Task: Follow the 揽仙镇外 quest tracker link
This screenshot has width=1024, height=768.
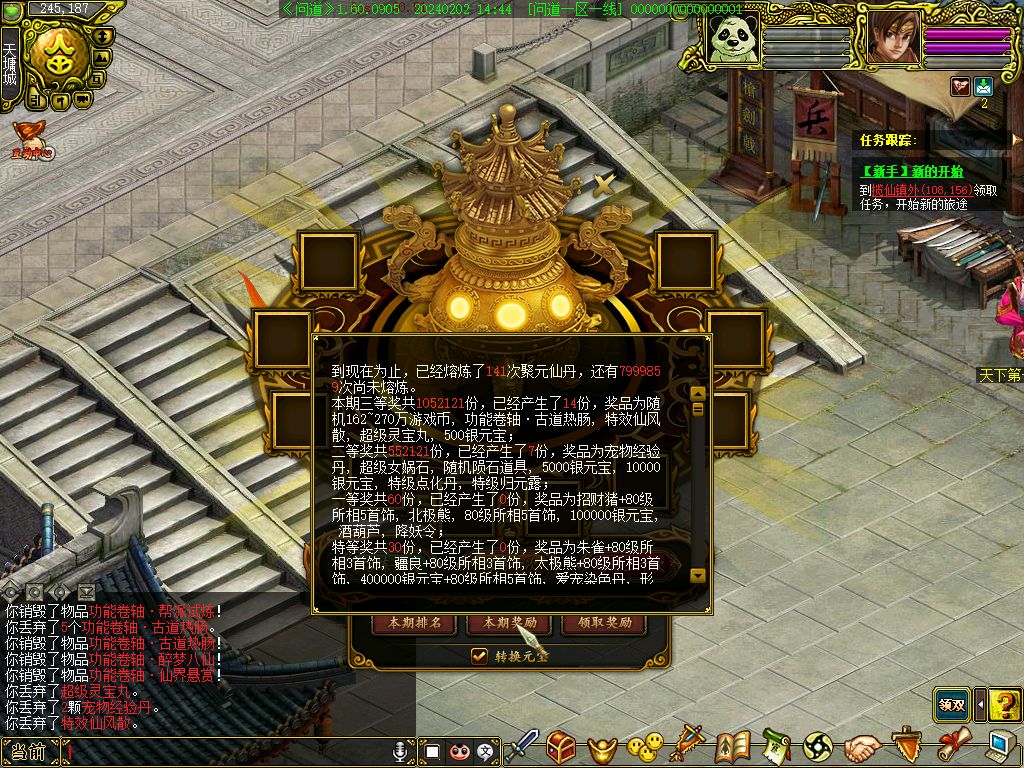Action: (890, 189)
